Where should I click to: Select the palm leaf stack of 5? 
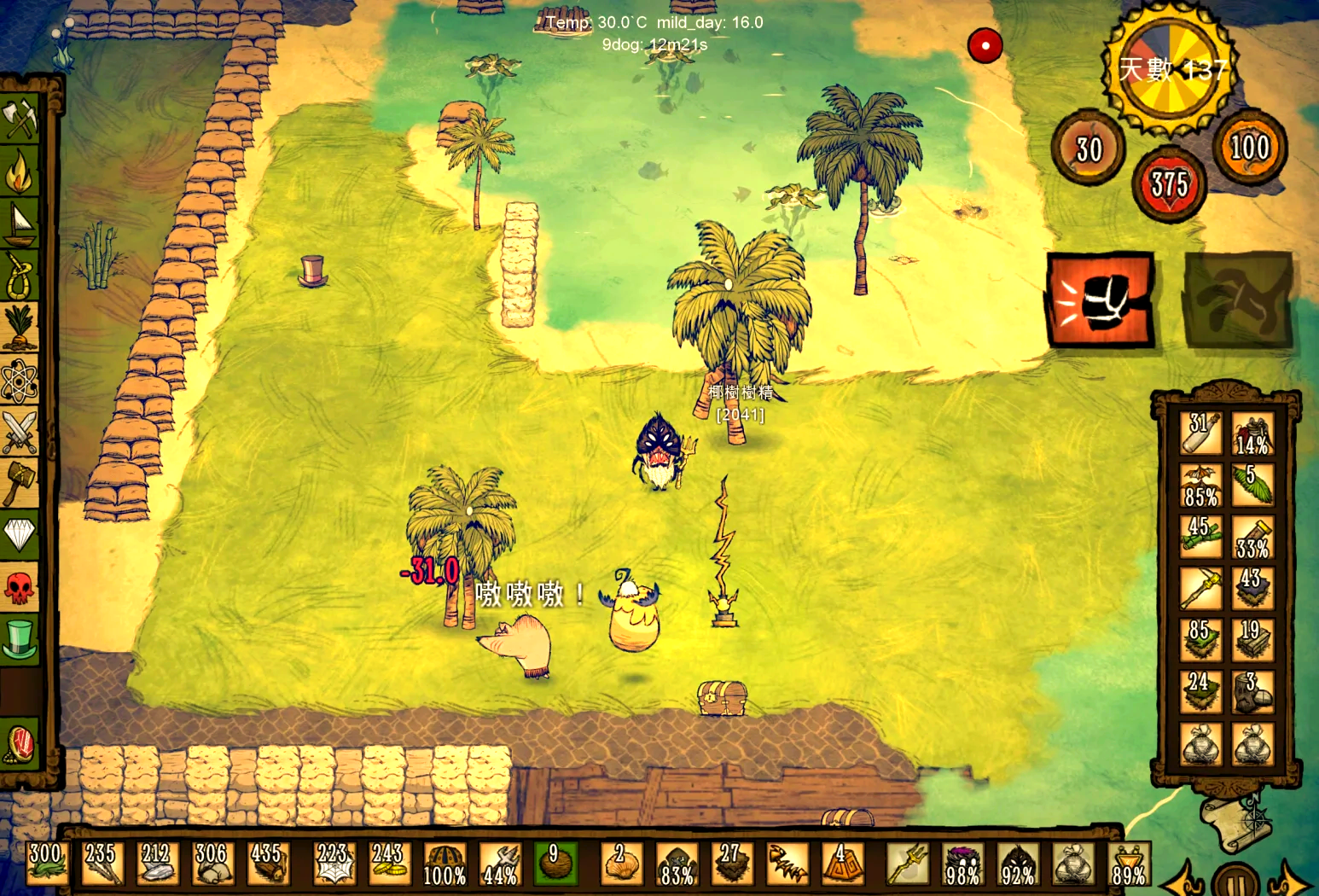tap(1252, 485)
